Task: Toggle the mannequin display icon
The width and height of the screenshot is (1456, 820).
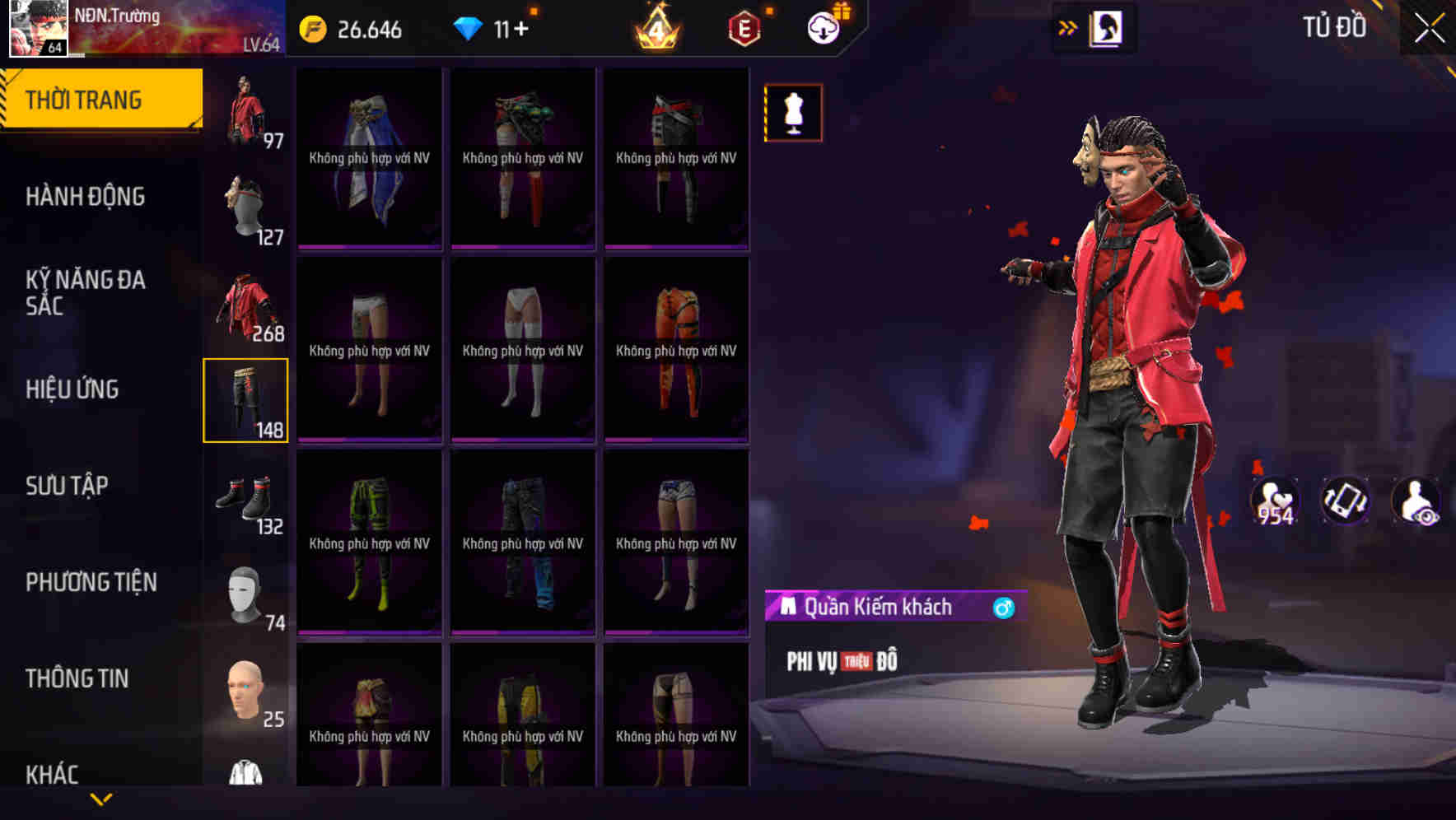Action: tap(793, 112)
